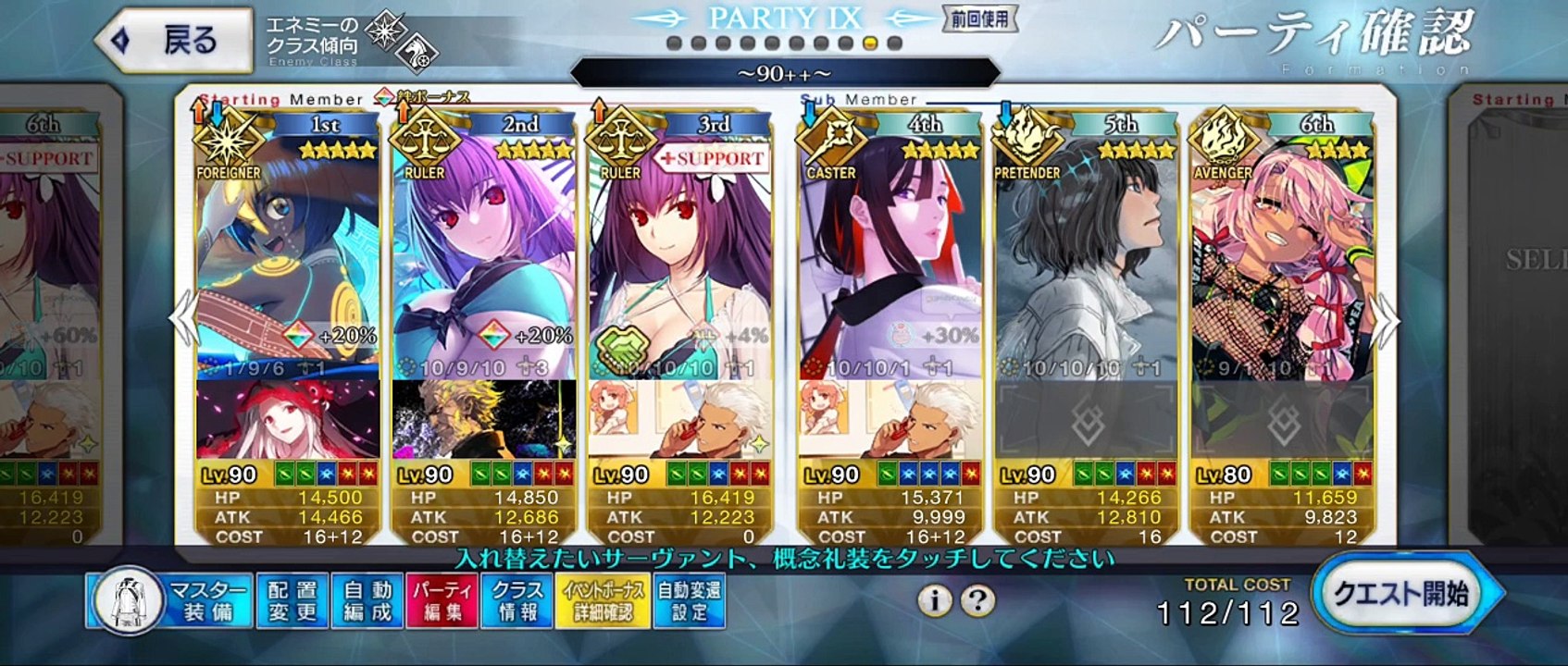Open 自動変還設定 settings
The height and width of the screenshot is (666, 1568).
690,601
